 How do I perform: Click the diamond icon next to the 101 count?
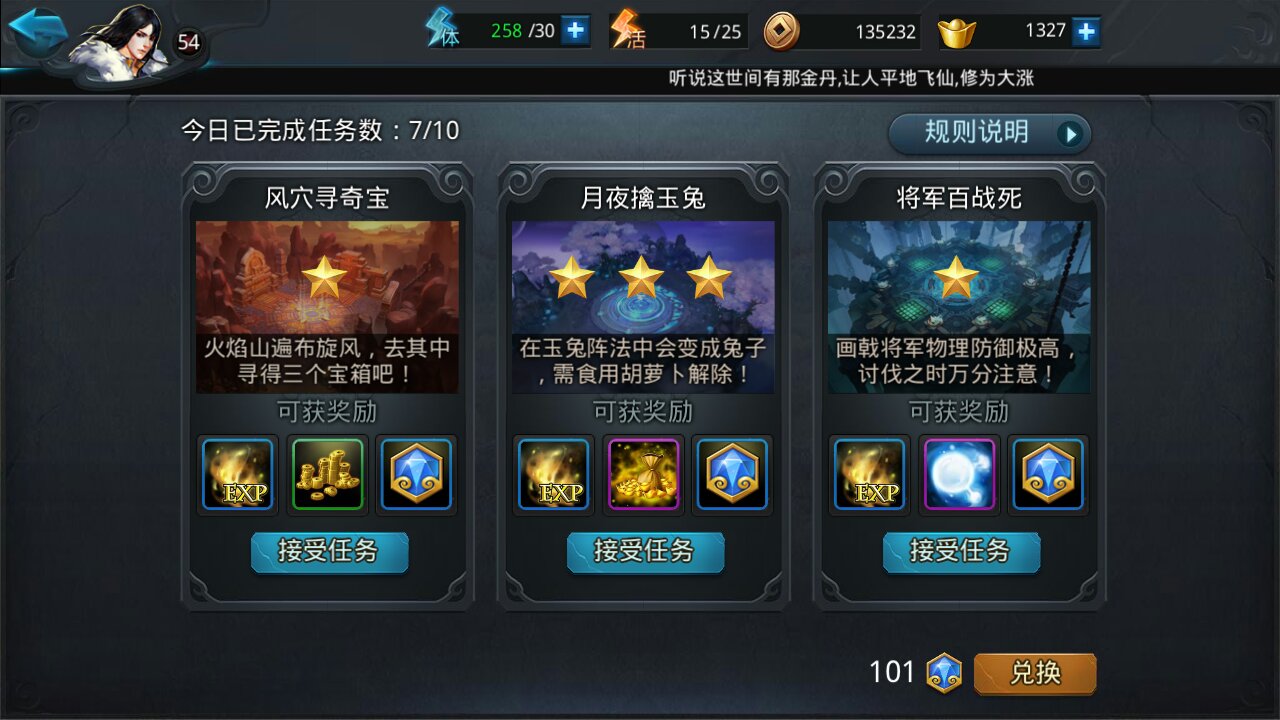[x=943, y=672]
